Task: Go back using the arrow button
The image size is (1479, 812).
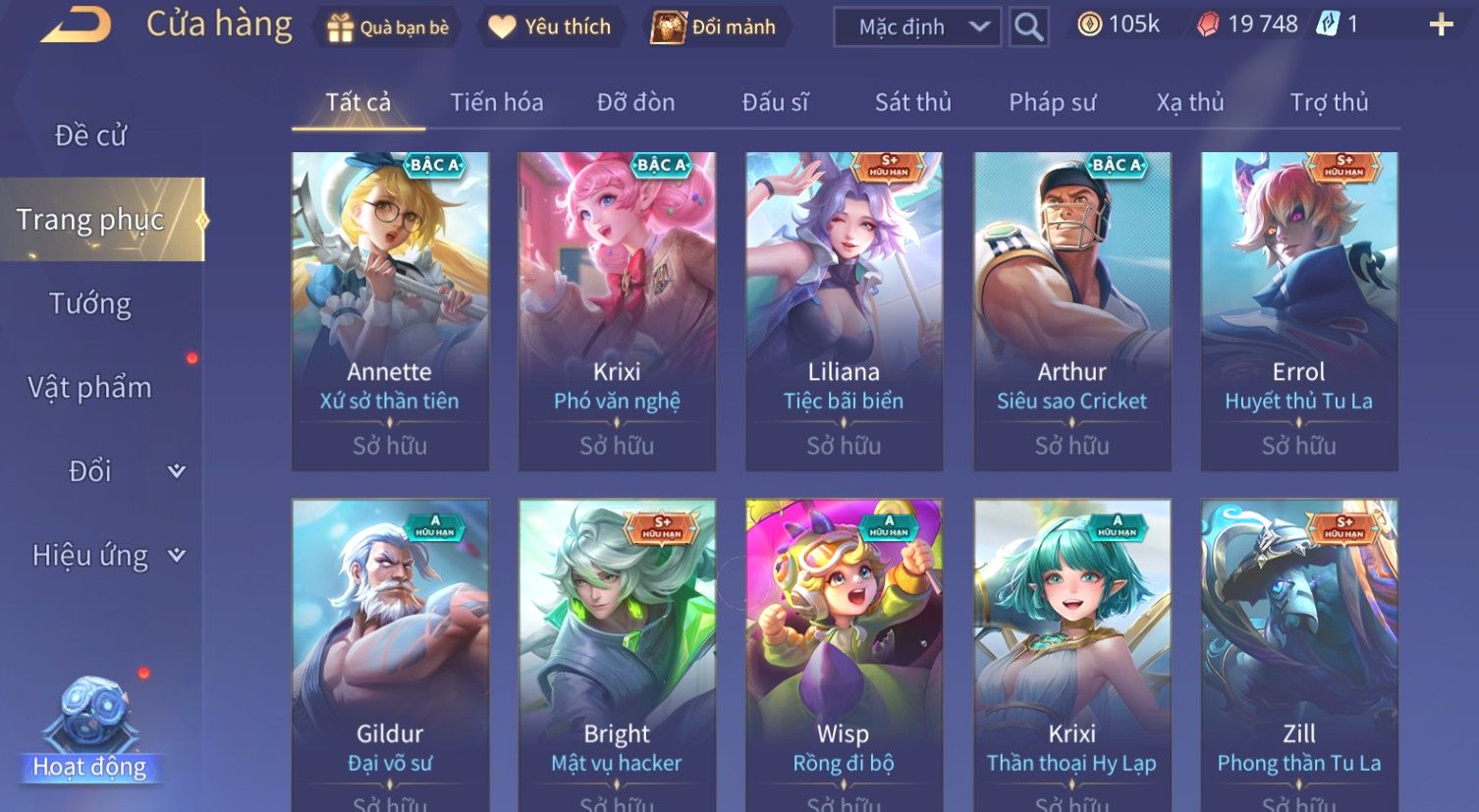Action: tap(76, 26)
